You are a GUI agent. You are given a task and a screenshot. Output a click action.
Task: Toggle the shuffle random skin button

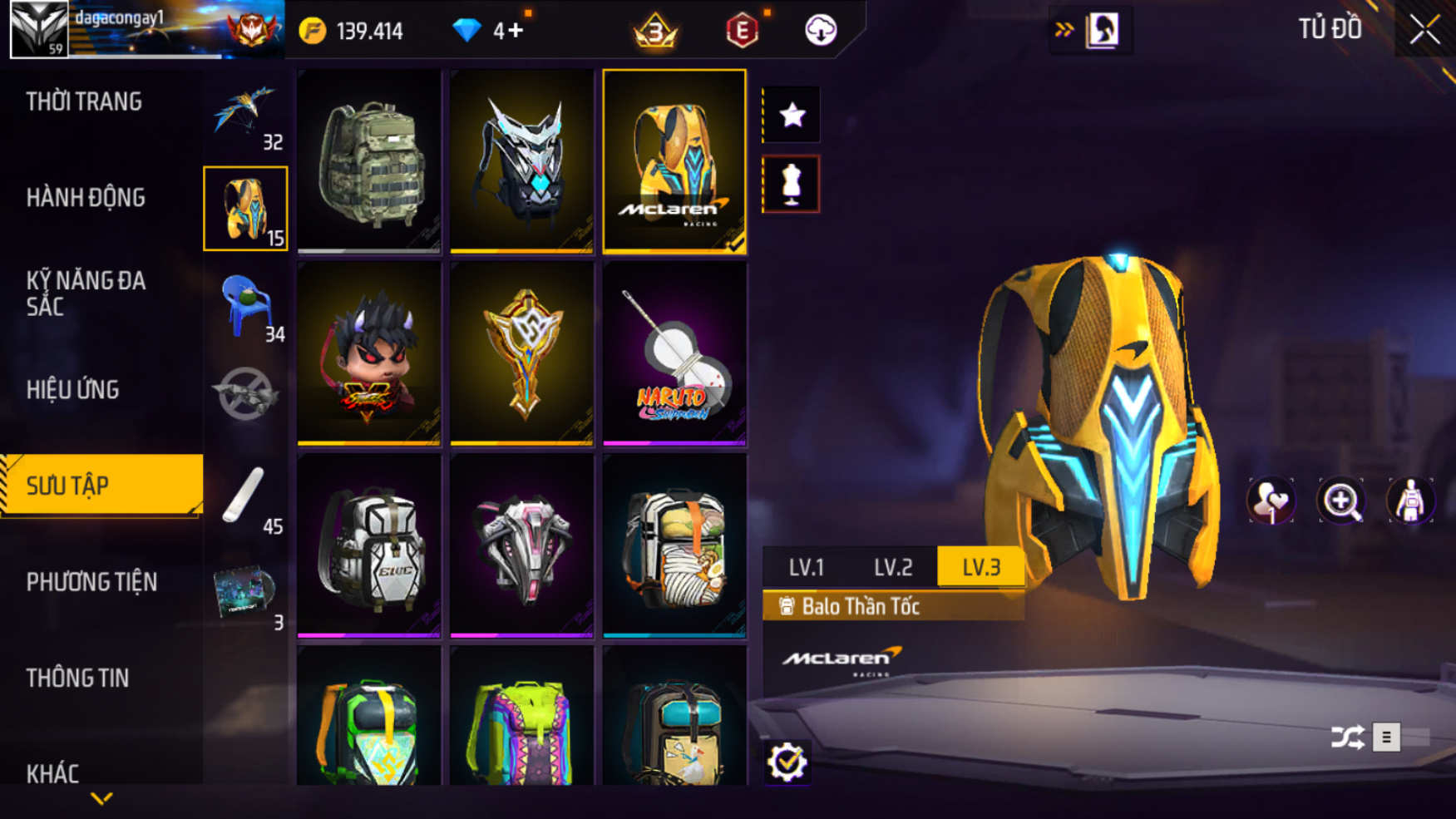click(x=1347, y=737)
